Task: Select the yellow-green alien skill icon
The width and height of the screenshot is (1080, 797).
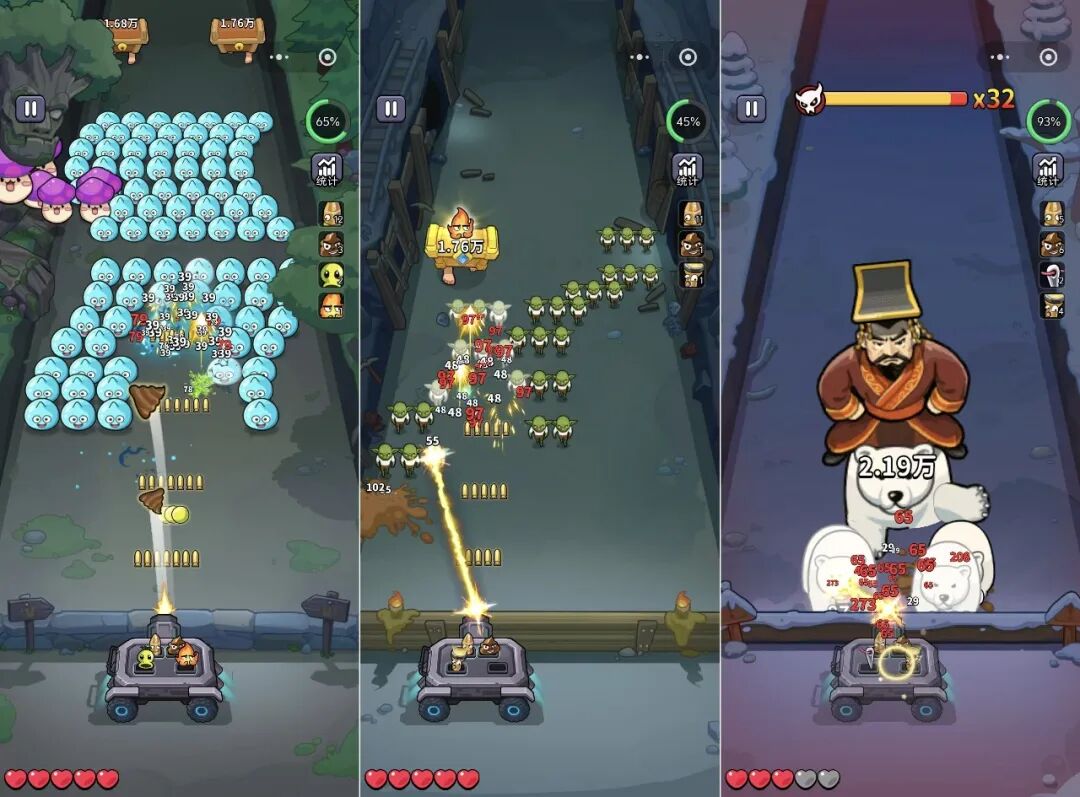Action: [331, 275]
